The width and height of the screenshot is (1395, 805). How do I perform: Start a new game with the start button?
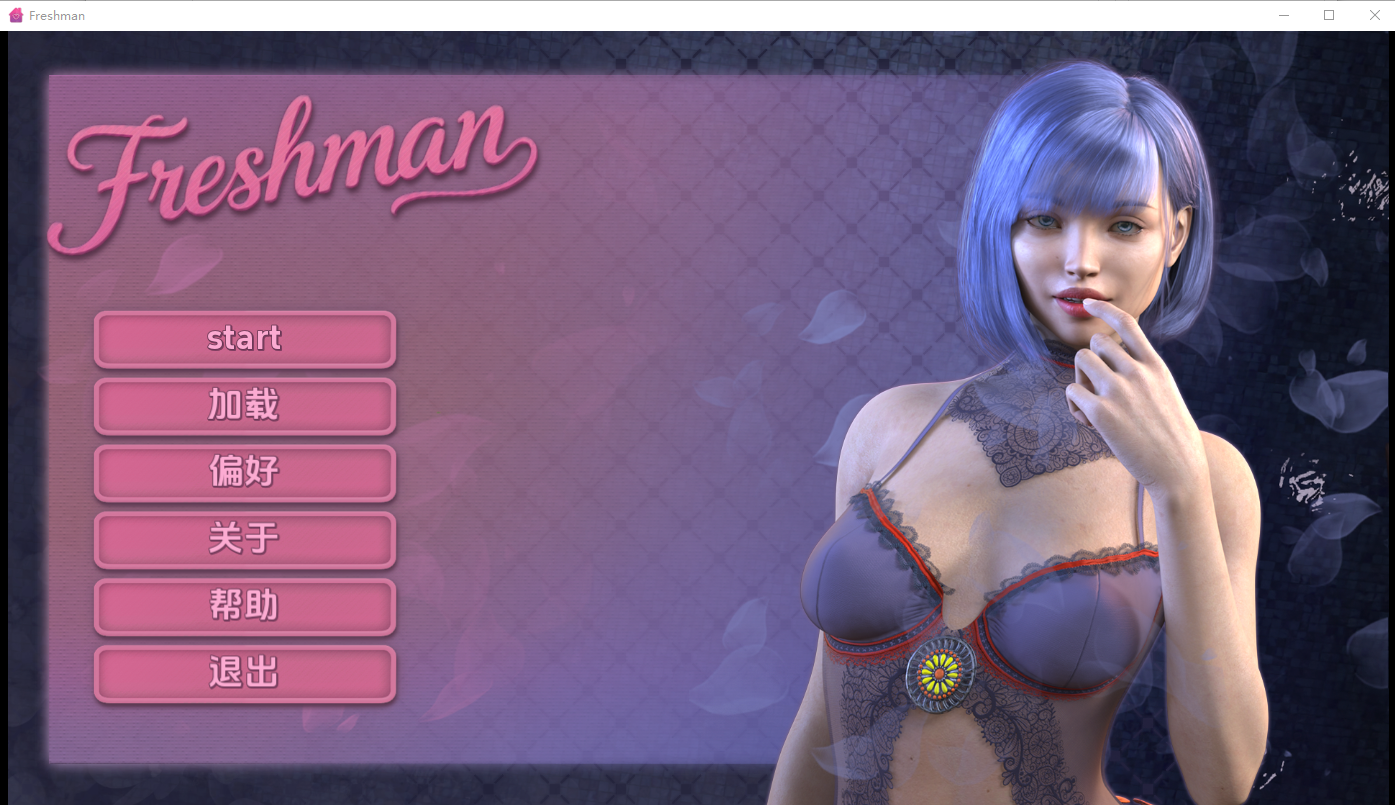tap(244, 338)
